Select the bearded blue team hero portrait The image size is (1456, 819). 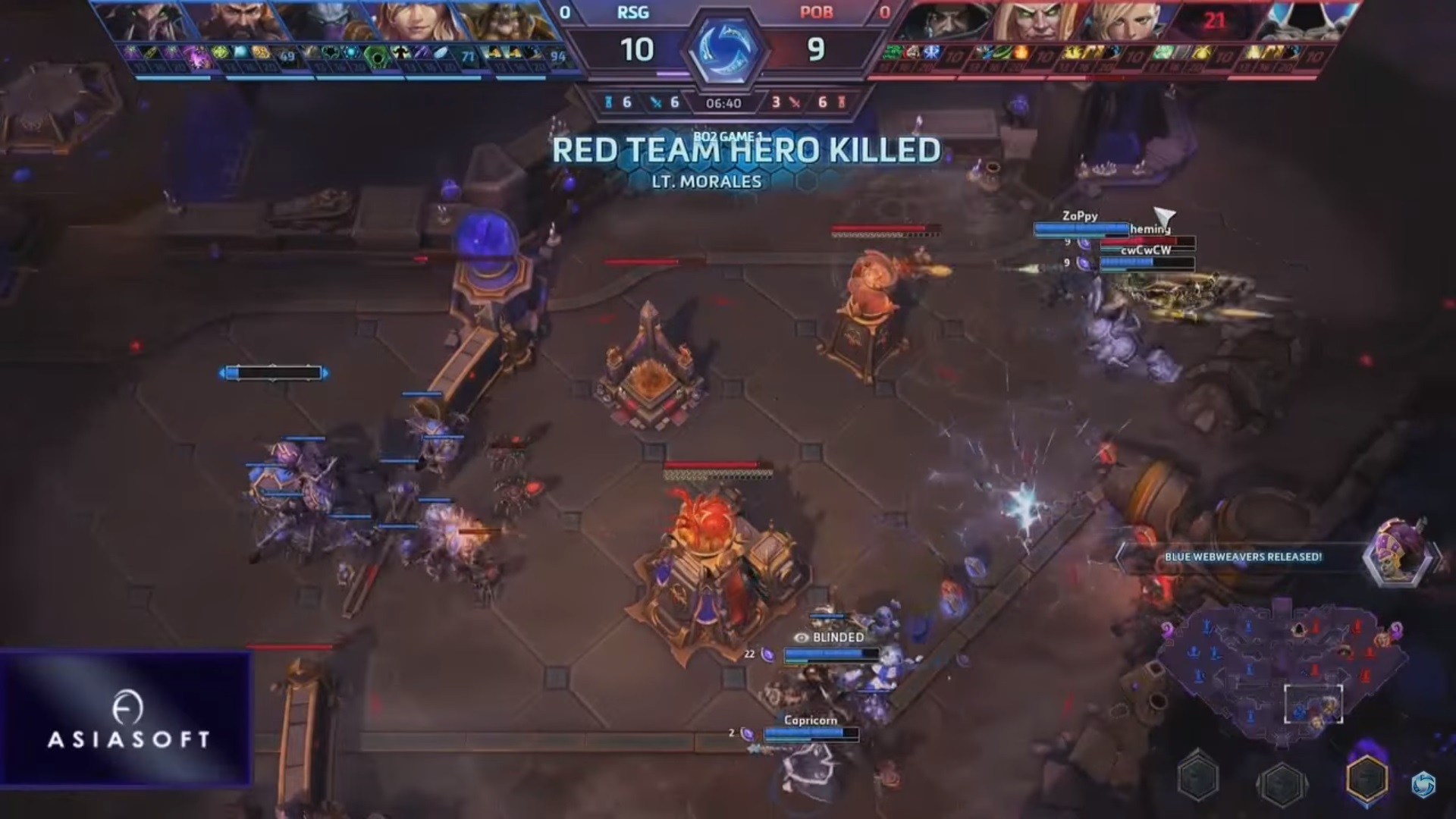coord(234,21)
